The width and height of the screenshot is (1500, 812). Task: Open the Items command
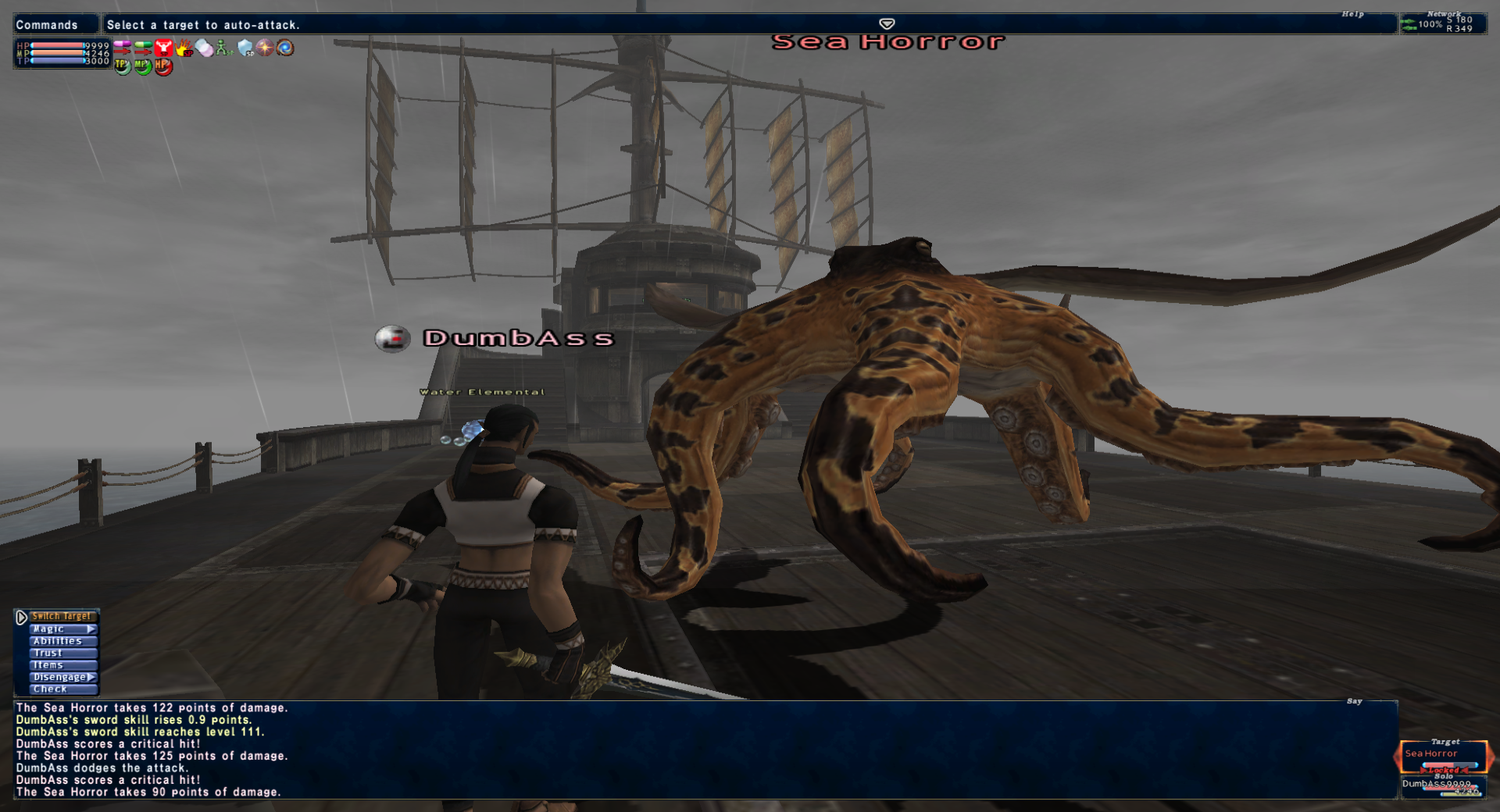click(x=62, y=665)
